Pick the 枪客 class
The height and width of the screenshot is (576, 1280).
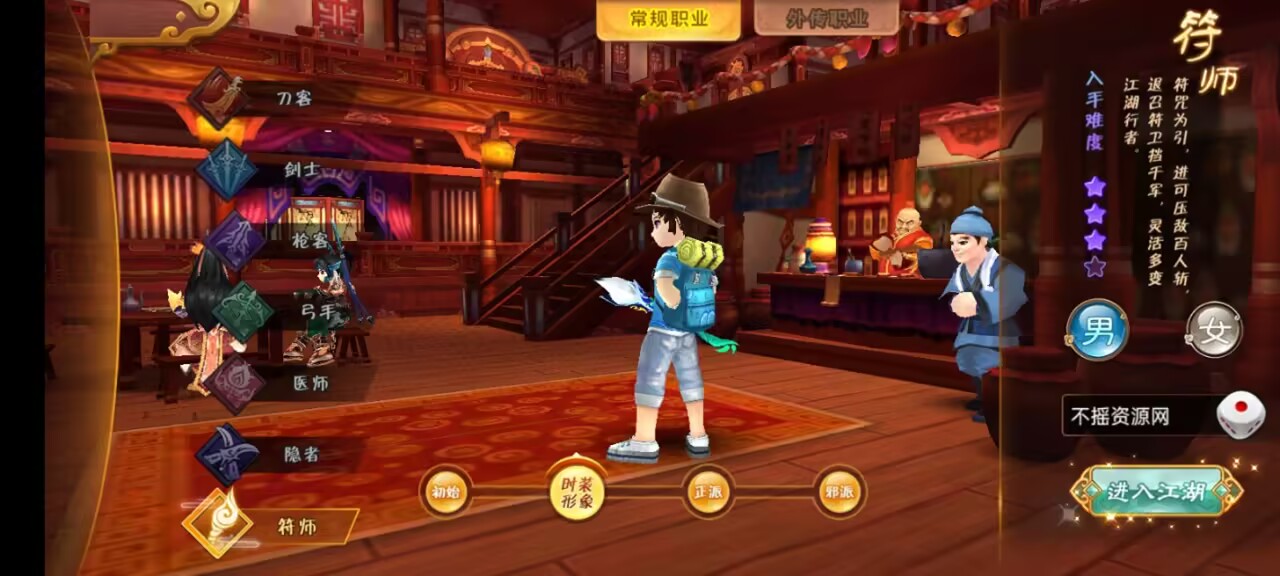[277, 240]
